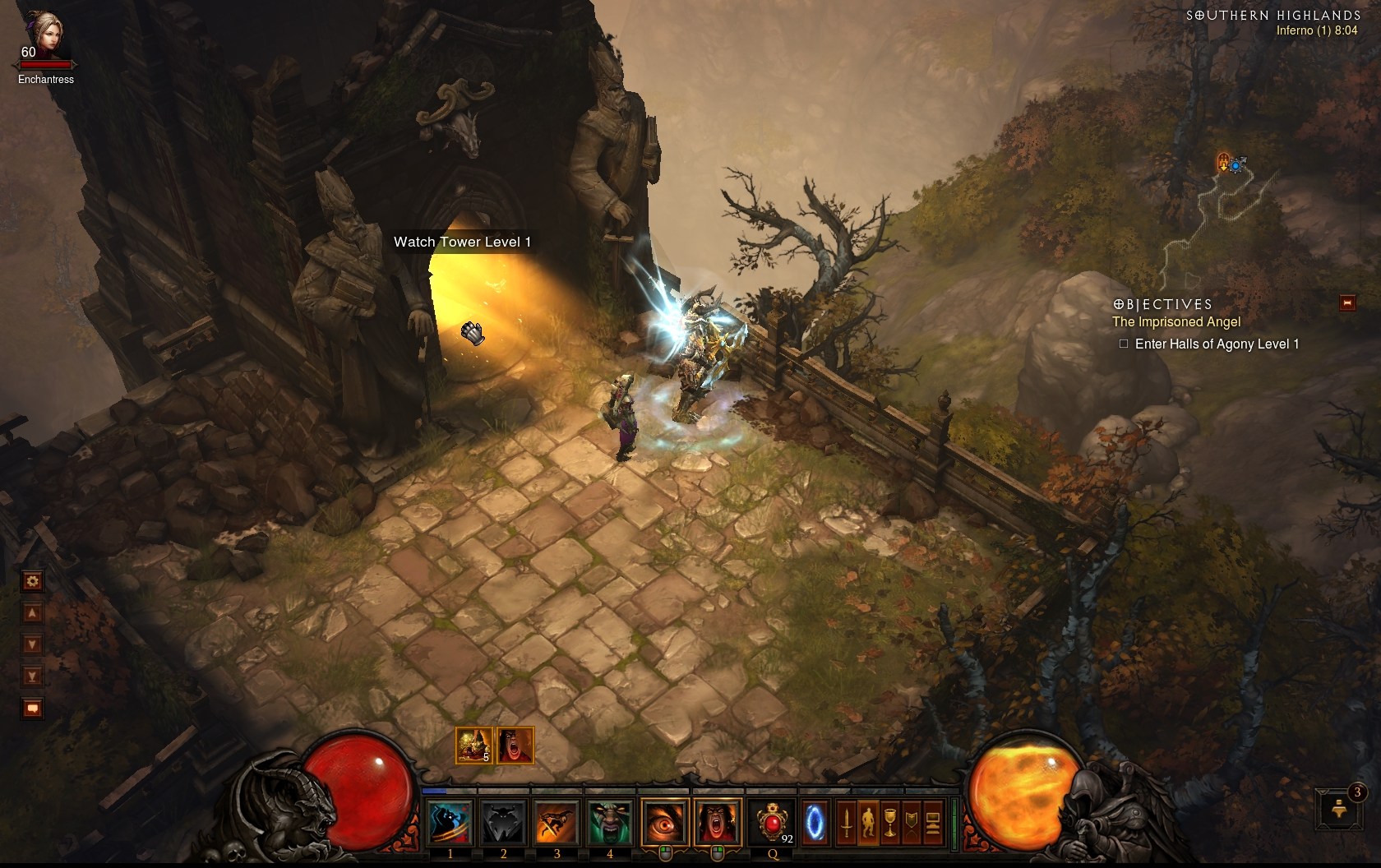The image size is (1381, 868).
Task: Open the achievements goblet button
Action: [x=889, y=822]
